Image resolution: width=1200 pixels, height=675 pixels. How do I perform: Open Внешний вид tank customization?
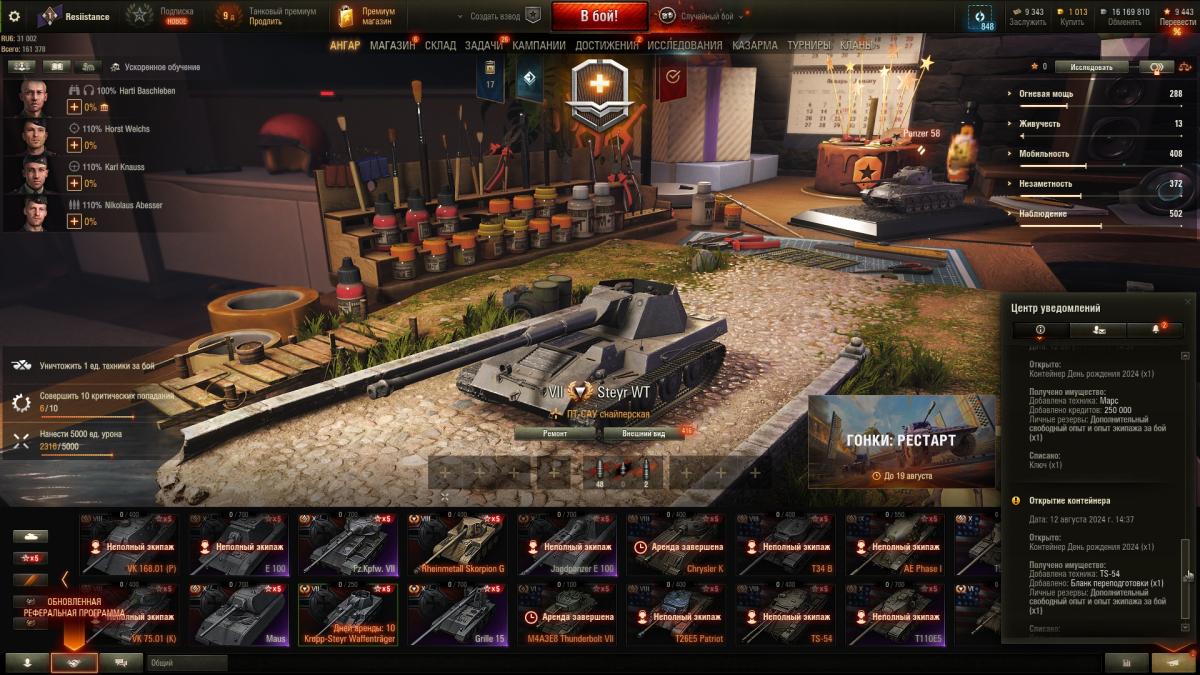pos(644,434)
